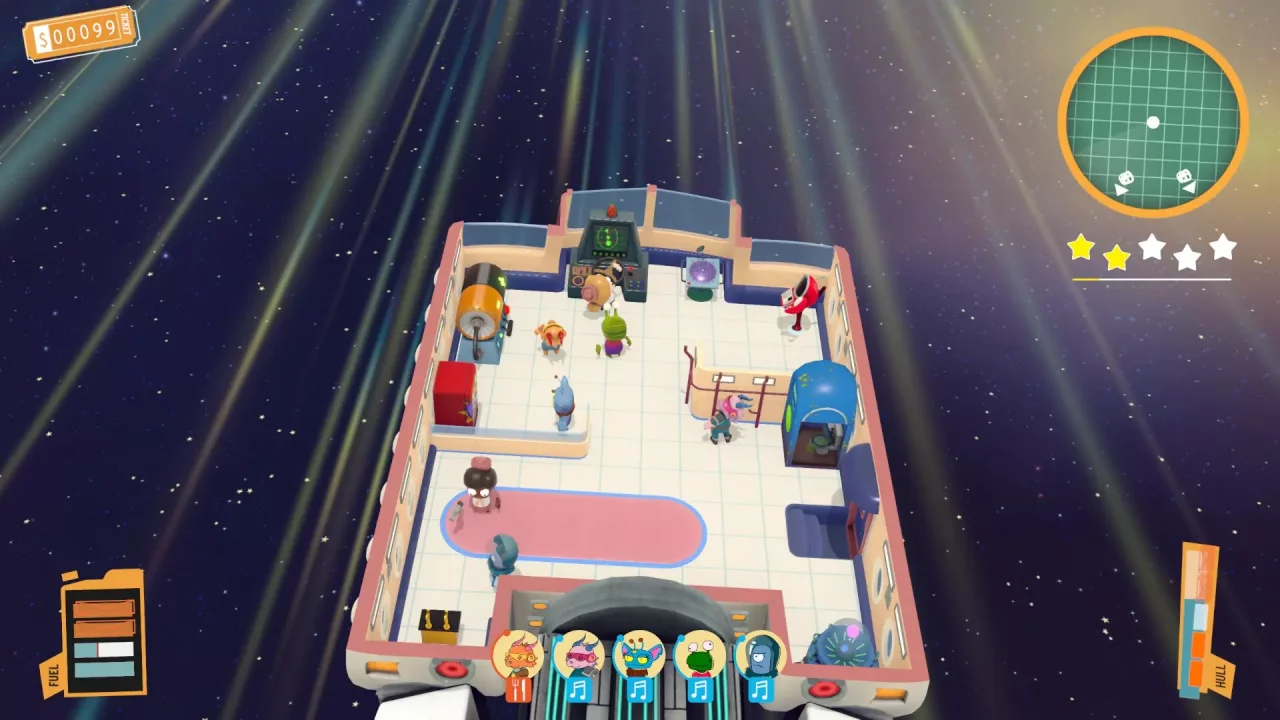Click the orange fork and knife need icon
1280x720 pixels.
click(x=517, y=690)
